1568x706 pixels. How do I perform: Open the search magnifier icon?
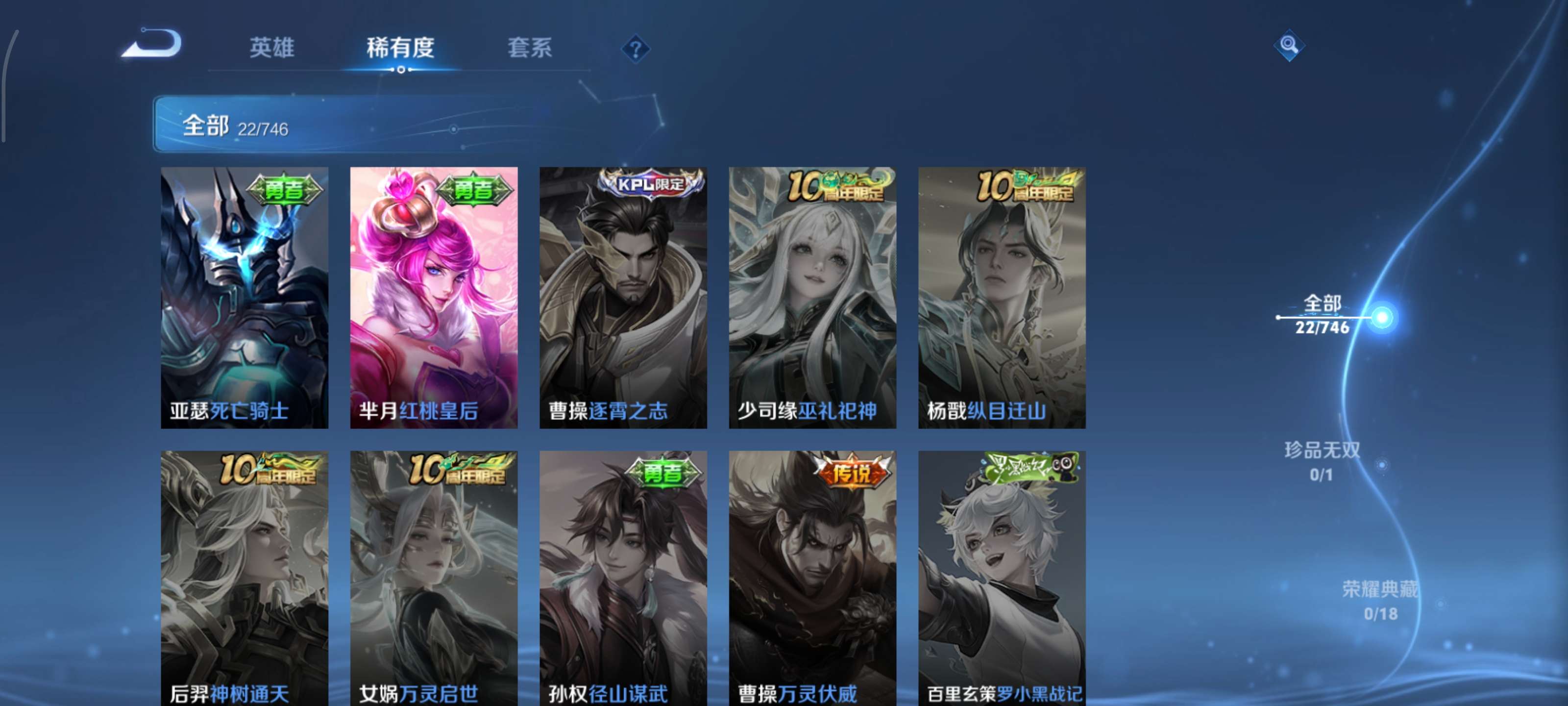[1291, 46]
